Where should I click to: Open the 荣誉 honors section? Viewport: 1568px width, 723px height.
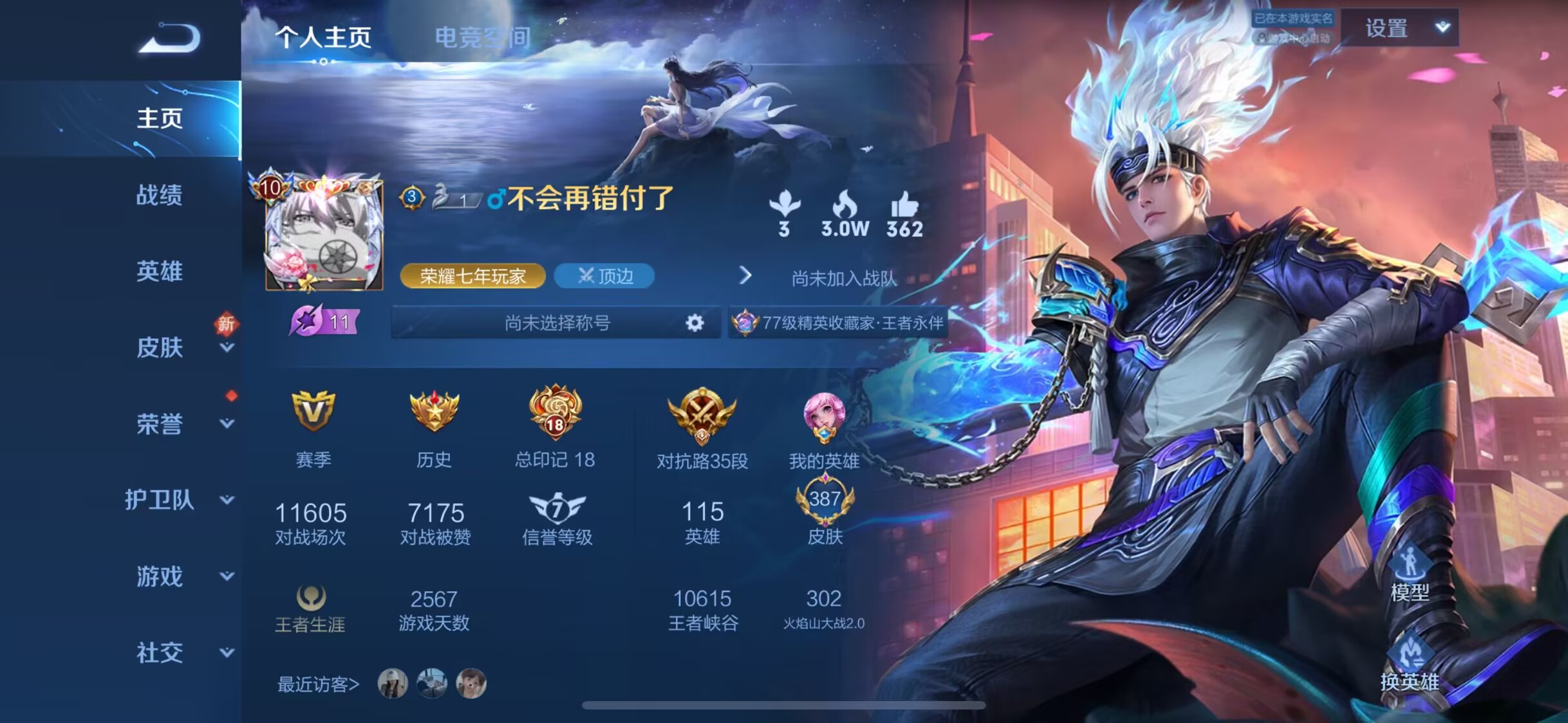coord(159,424)
